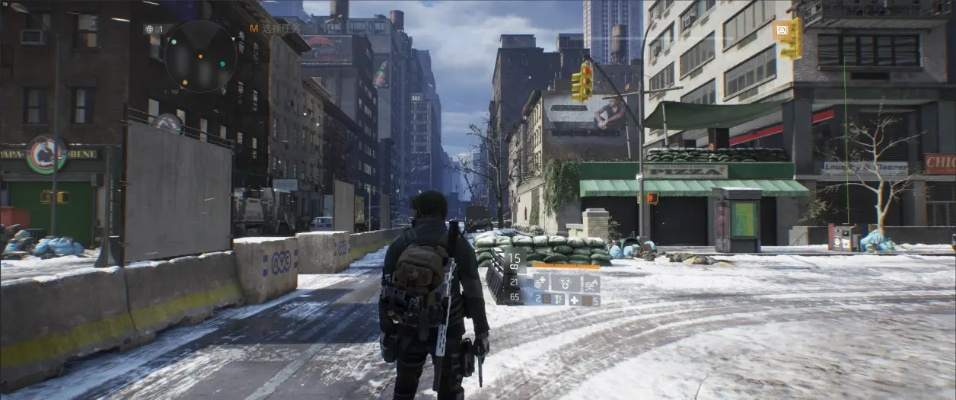Activate the left skill with the plus sign
Viewport: 956px width, 400px height.
(542, 283)
